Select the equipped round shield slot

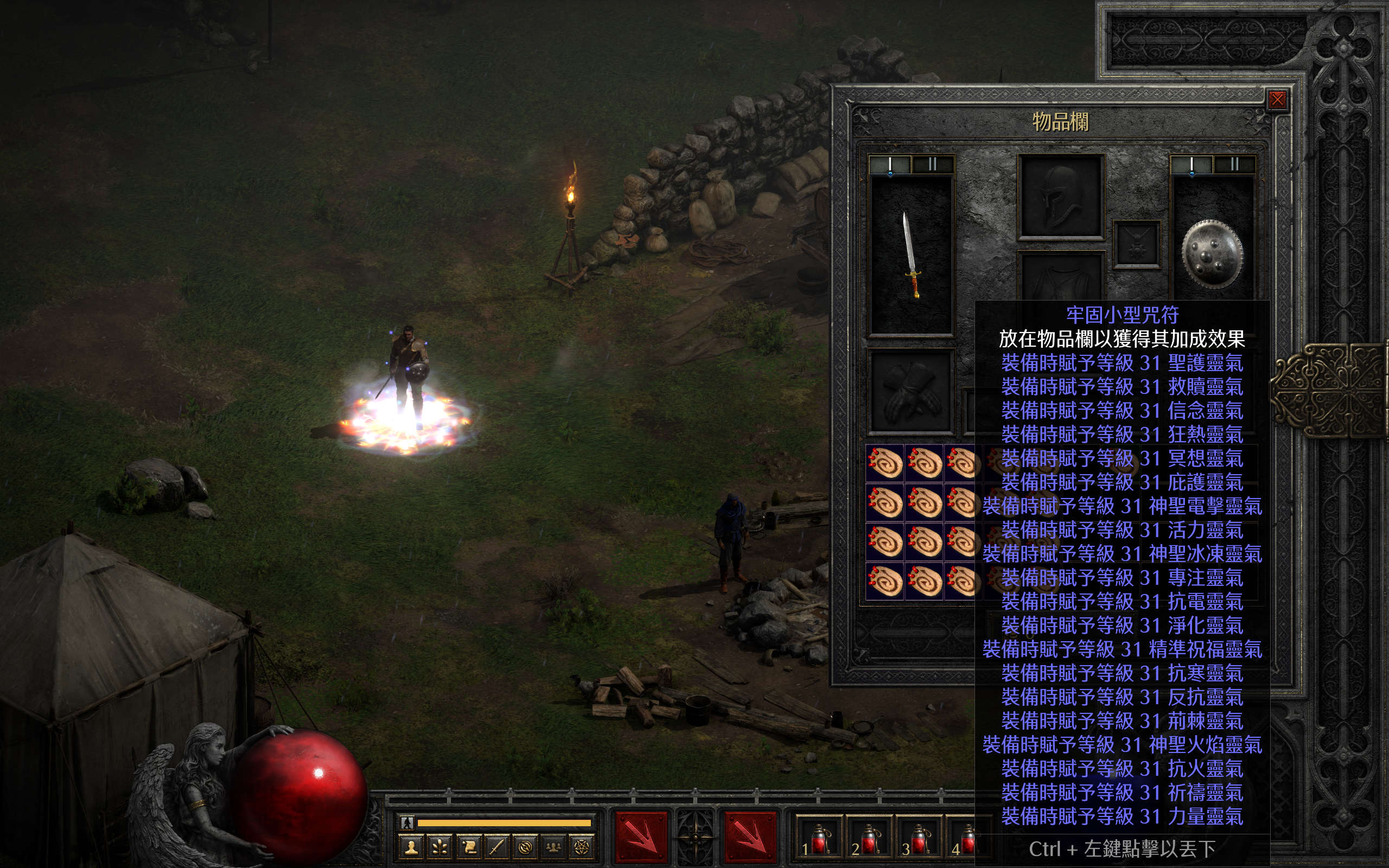click(1212, 254)
